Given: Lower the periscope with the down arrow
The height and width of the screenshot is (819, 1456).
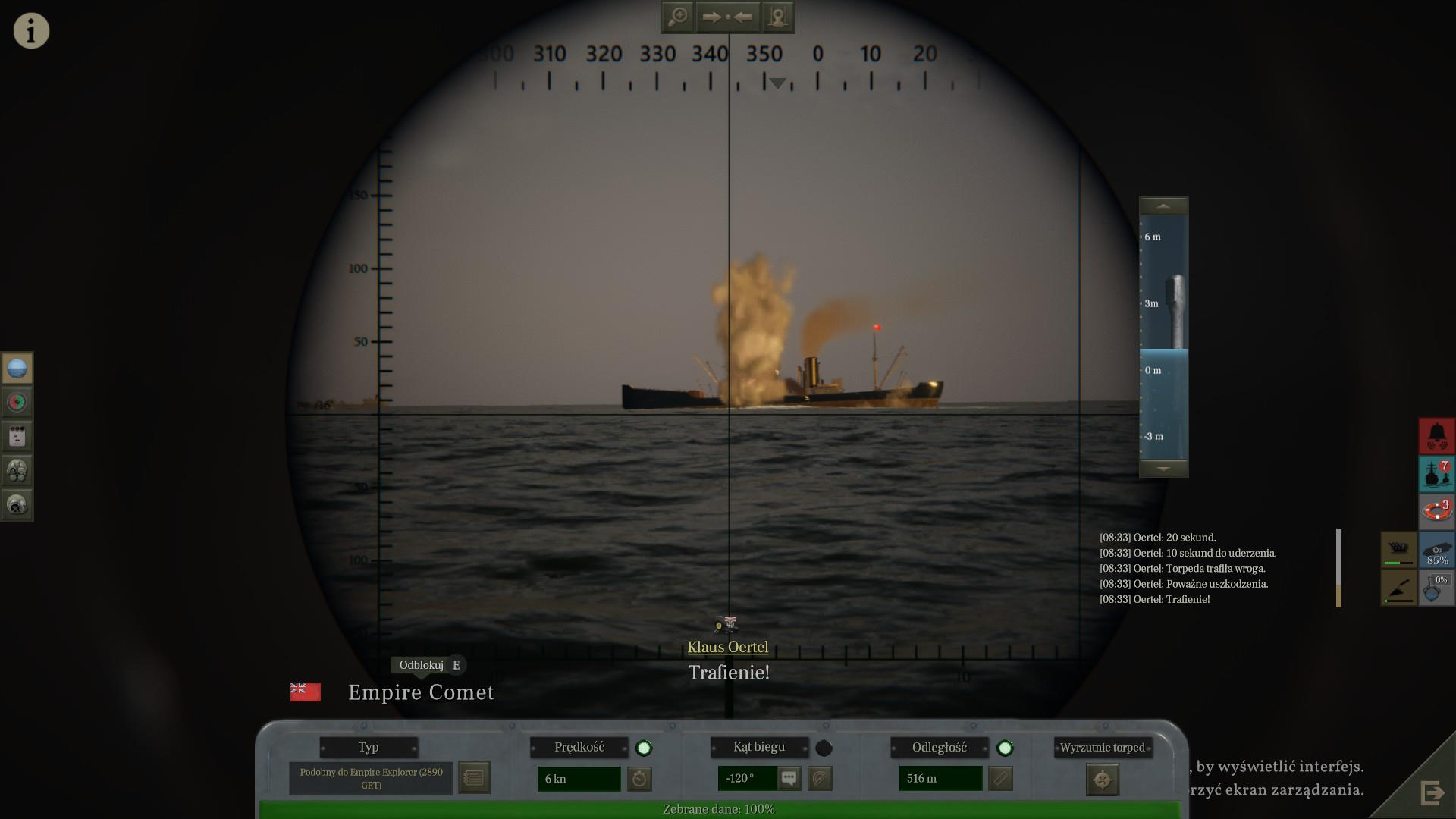Looking at the screenshot, I should point(1163,469).
